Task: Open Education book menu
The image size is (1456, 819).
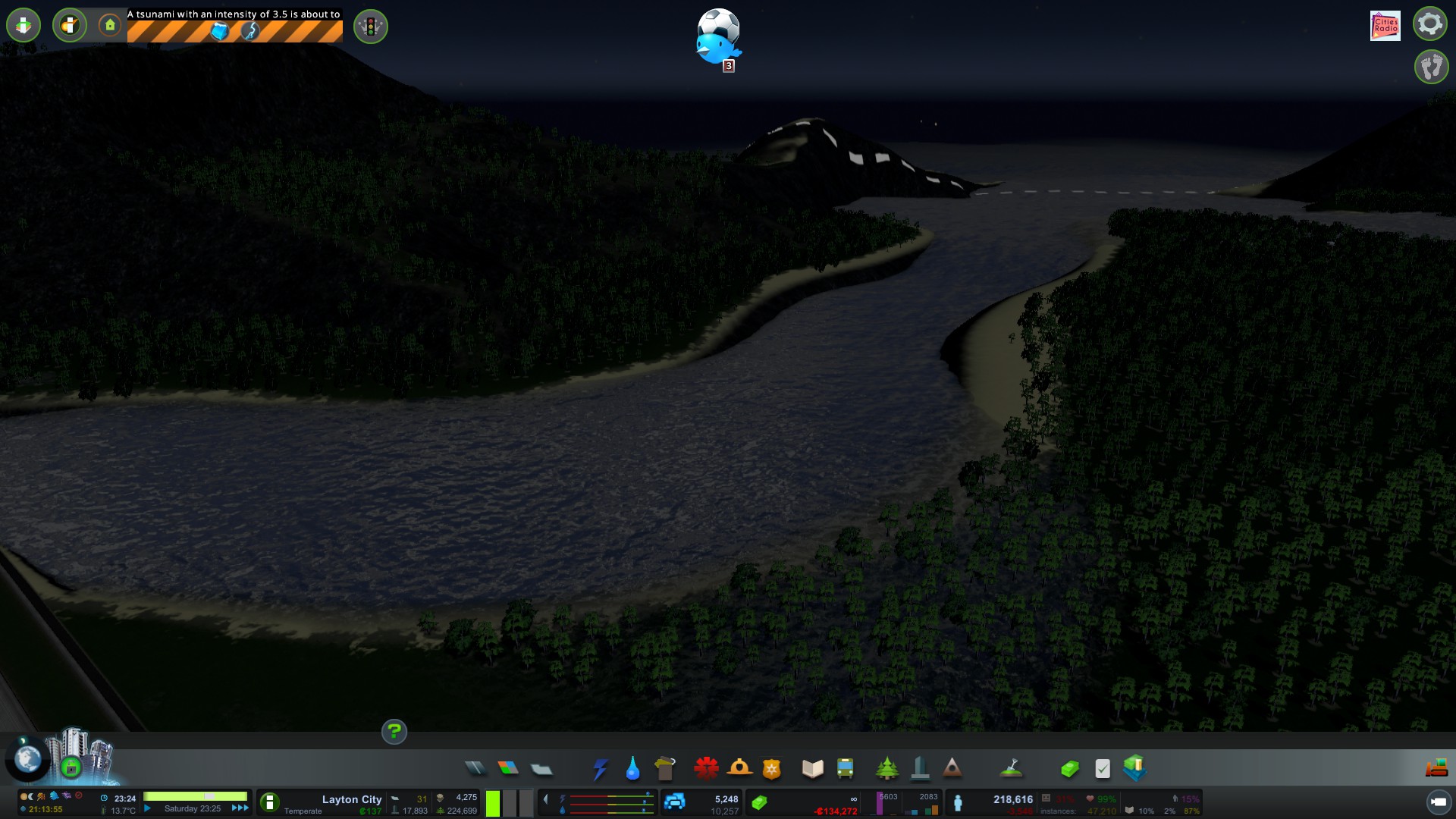Action: tap(812, 769)
